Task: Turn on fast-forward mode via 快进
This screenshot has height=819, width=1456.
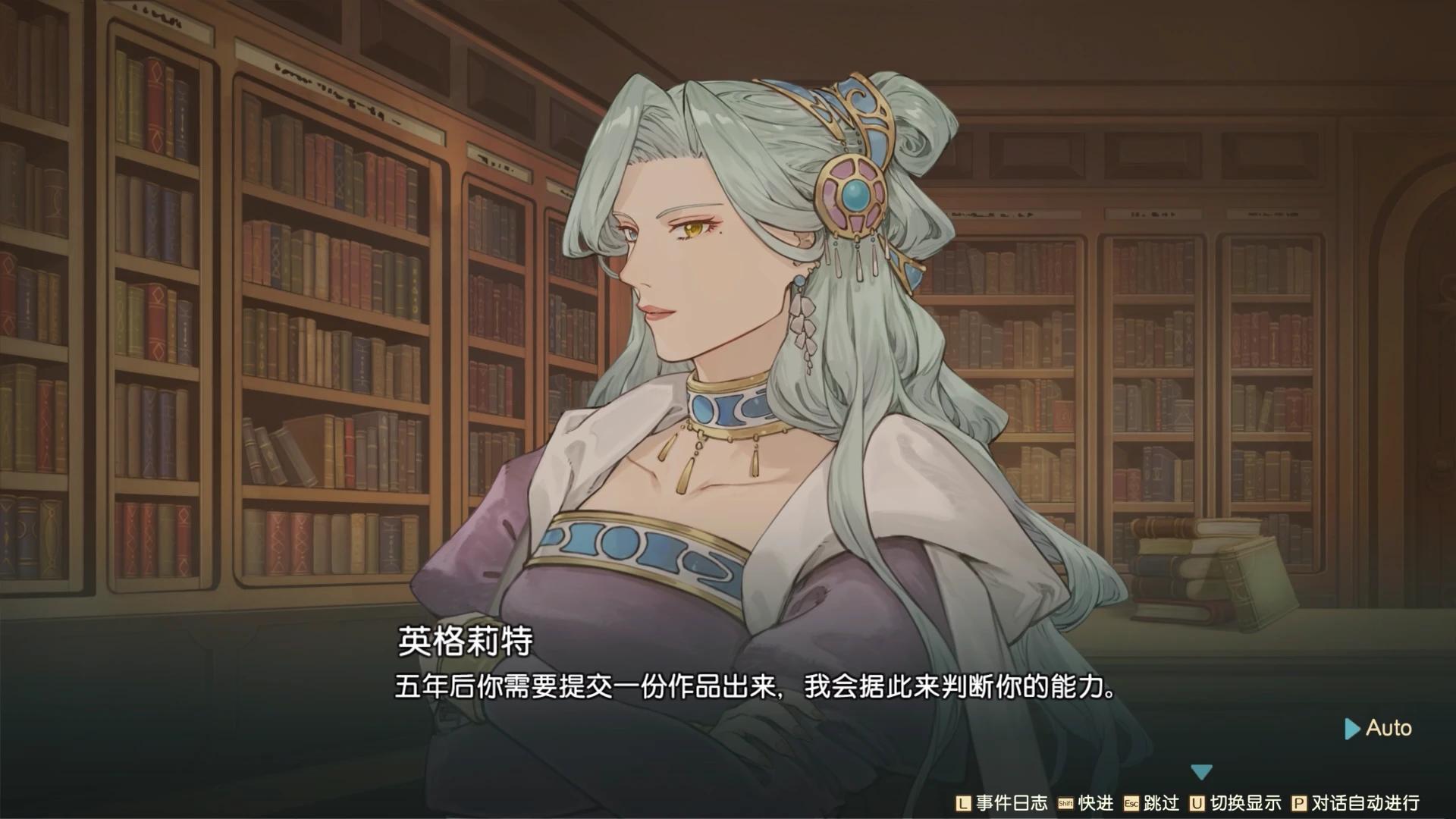Action: (1097, 804)
